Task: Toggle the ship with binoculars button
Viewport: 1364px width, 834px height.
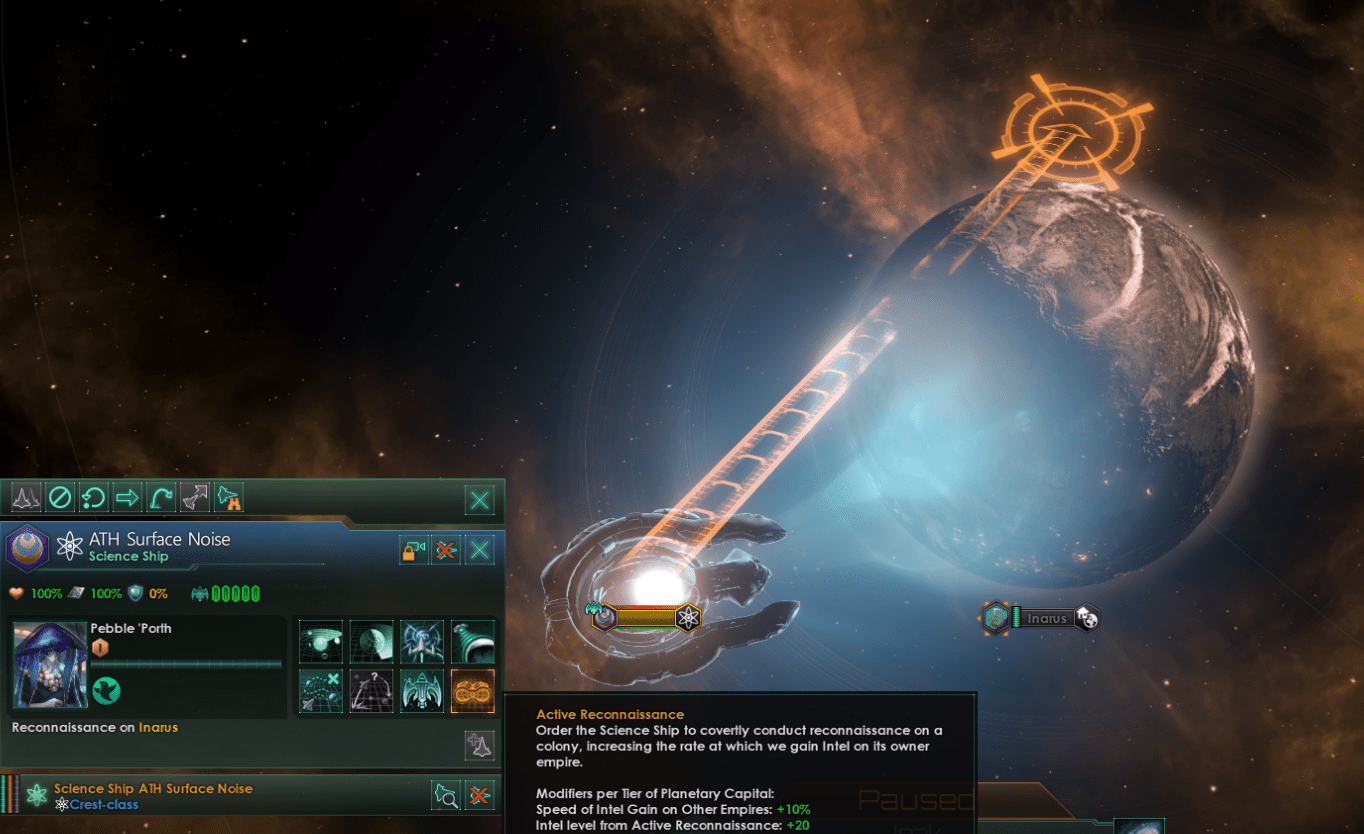Action: tap(229, 497)
